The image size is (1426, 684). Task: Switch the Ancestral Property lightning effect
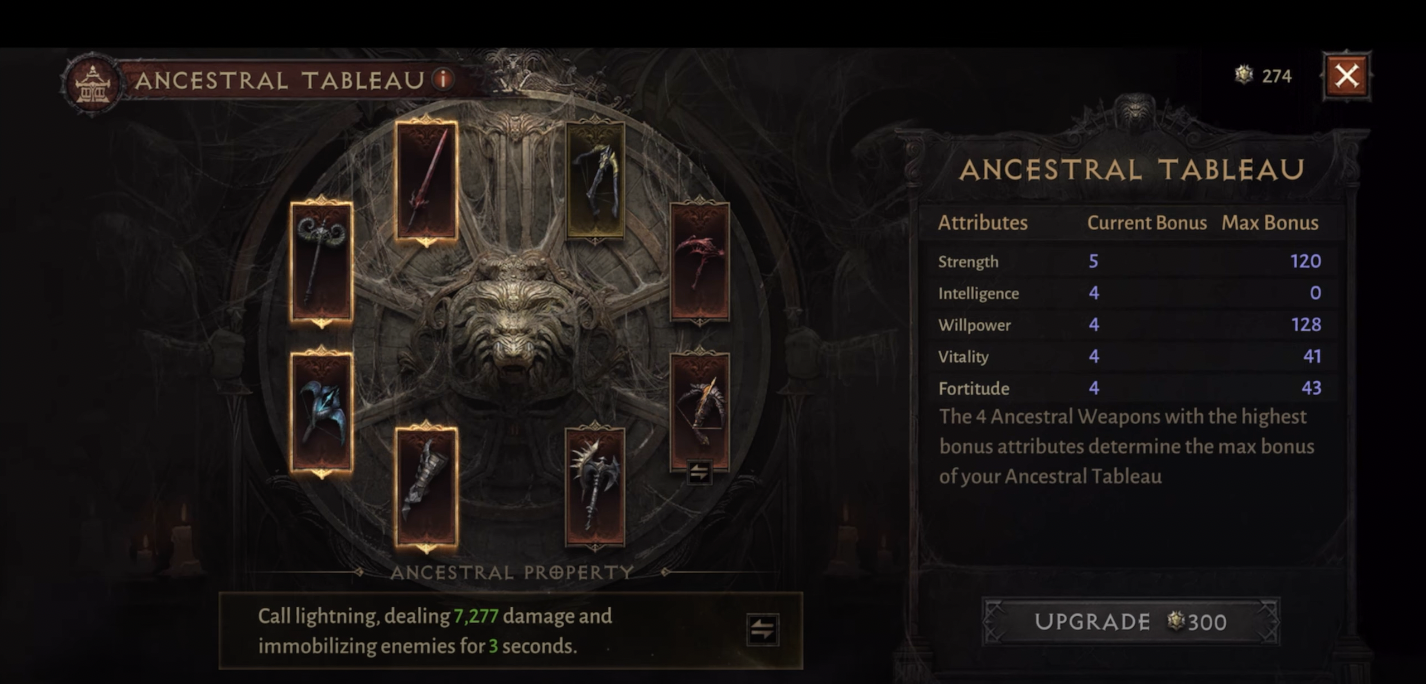coord(762,630)
